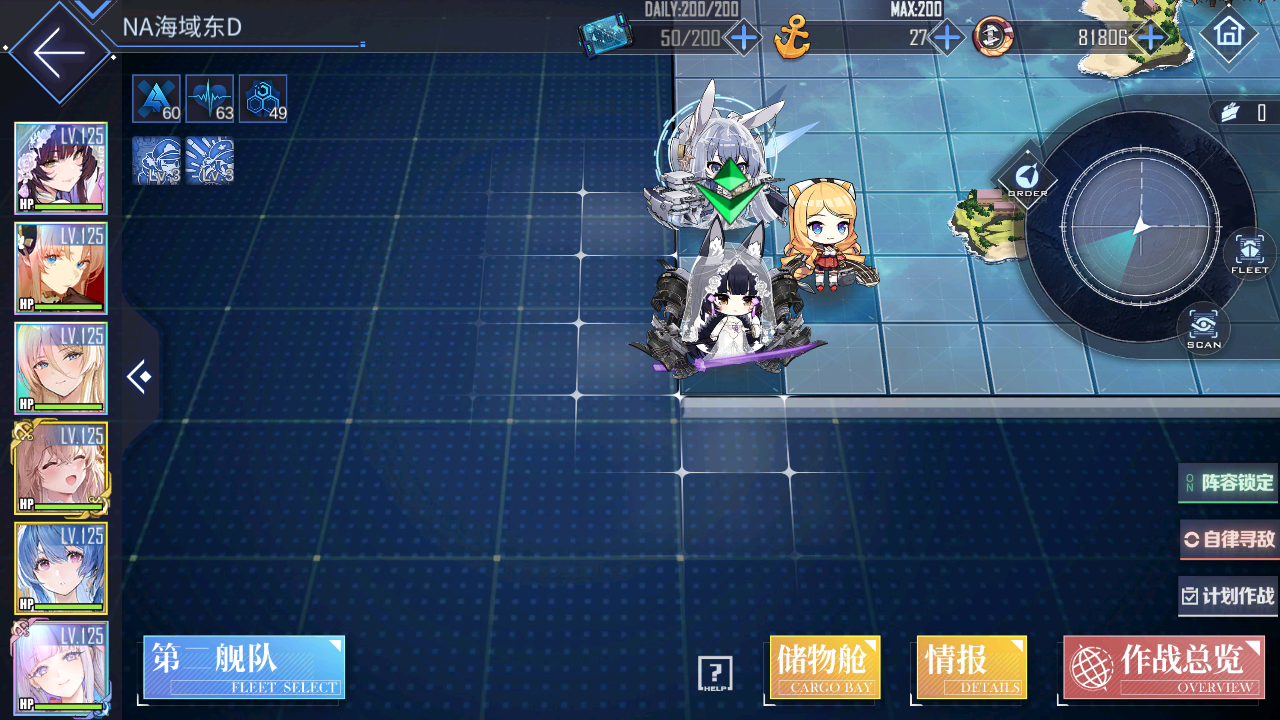Collapse the fleet side panel arrow
Screen dimensions: 1280x720
pyautogui.click(x=139, y=377)
